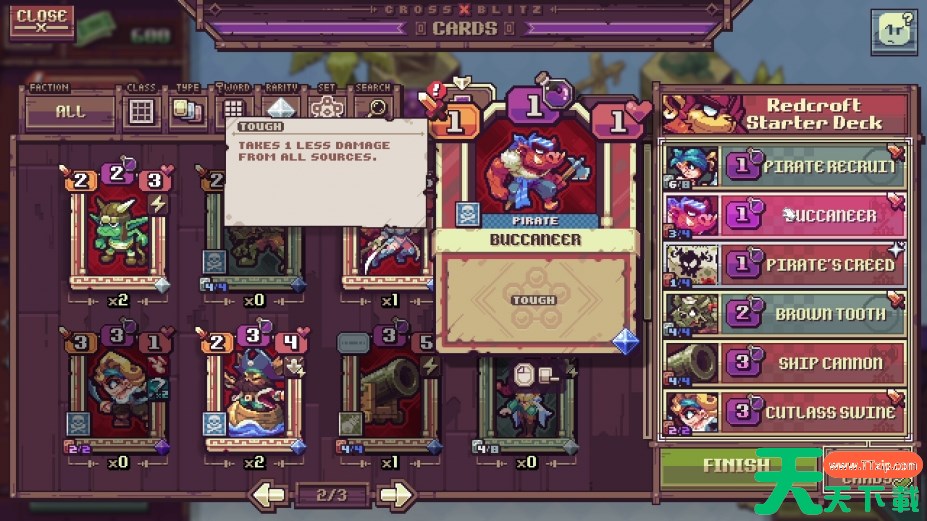Screen dimensions: 927x521
Task: Choose the pirate captain in boat card
Action: pyautogui.click(x=254, y=392)
